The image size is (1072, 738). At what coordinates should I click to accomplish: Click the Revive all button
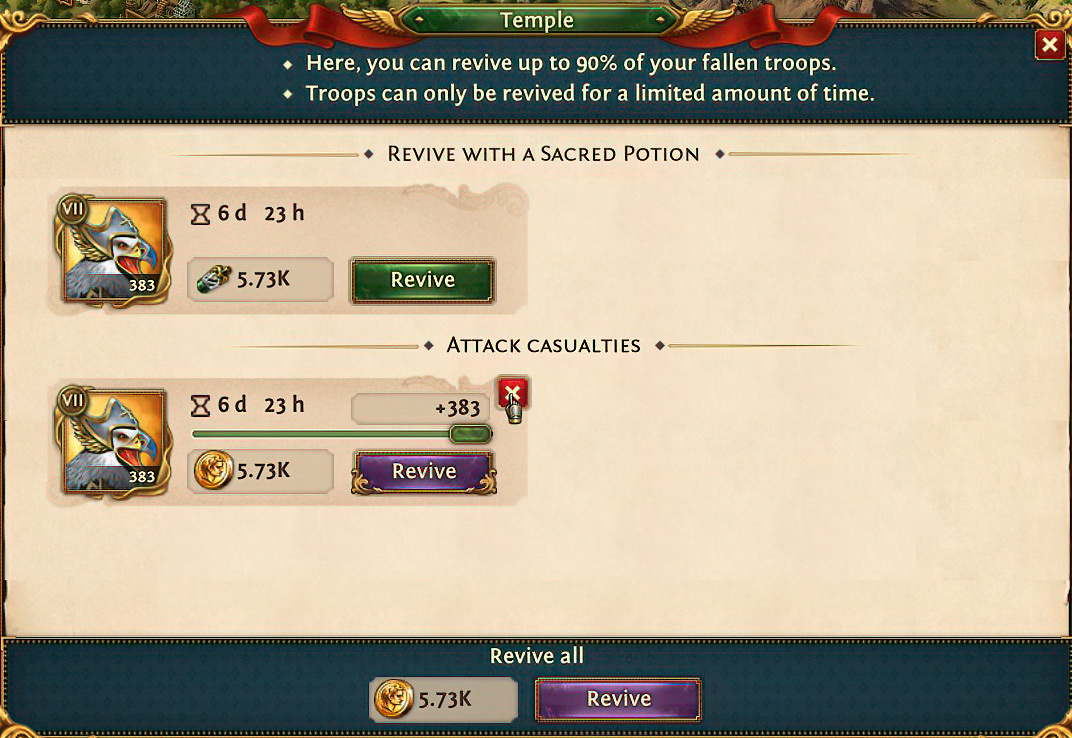coord(618,699)
